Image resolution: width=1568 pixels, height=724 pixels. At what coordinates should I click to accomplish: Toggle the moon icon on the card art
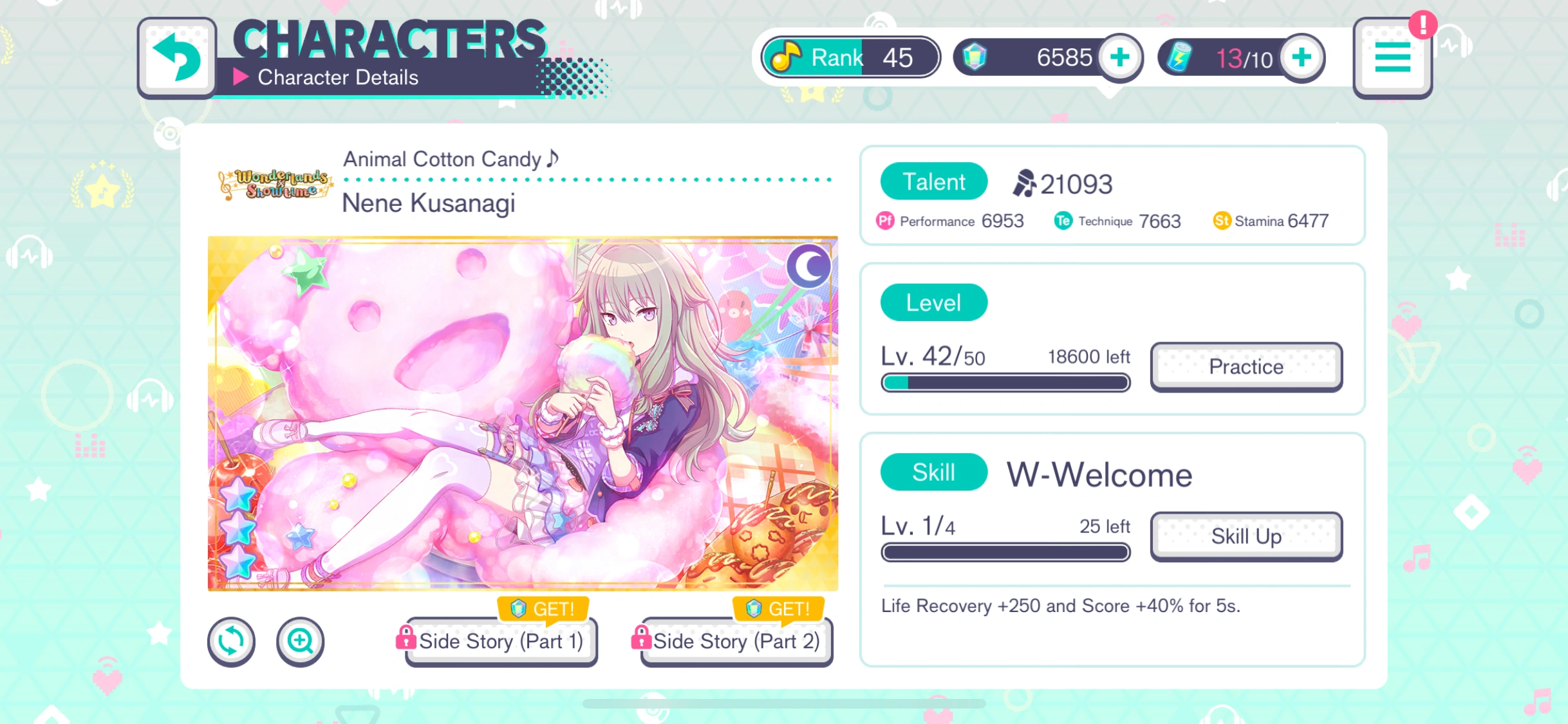point(809,266)
